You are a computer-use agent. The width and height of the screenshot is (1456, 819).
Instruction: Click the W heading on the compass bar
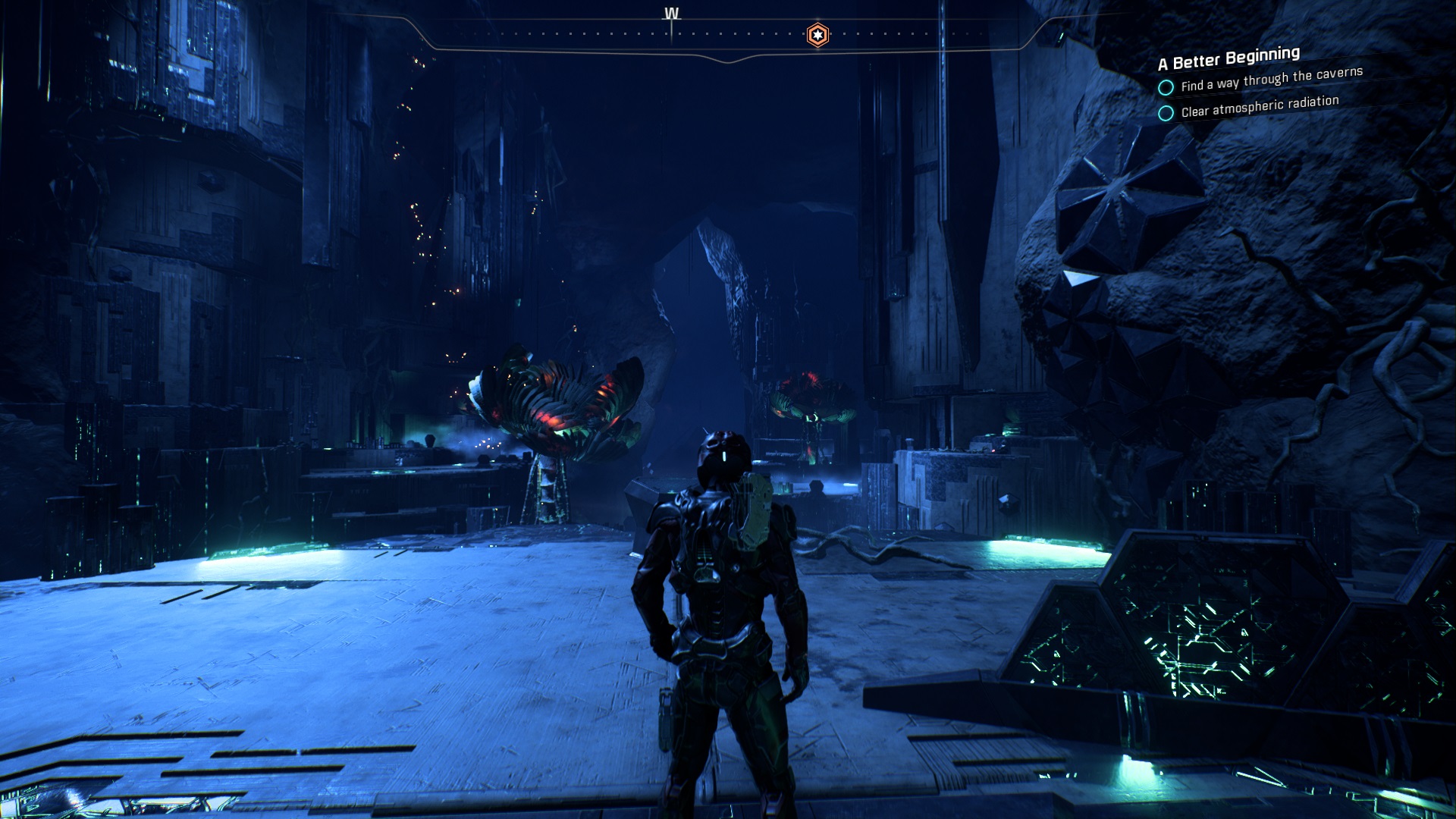(x=671, y=14)
